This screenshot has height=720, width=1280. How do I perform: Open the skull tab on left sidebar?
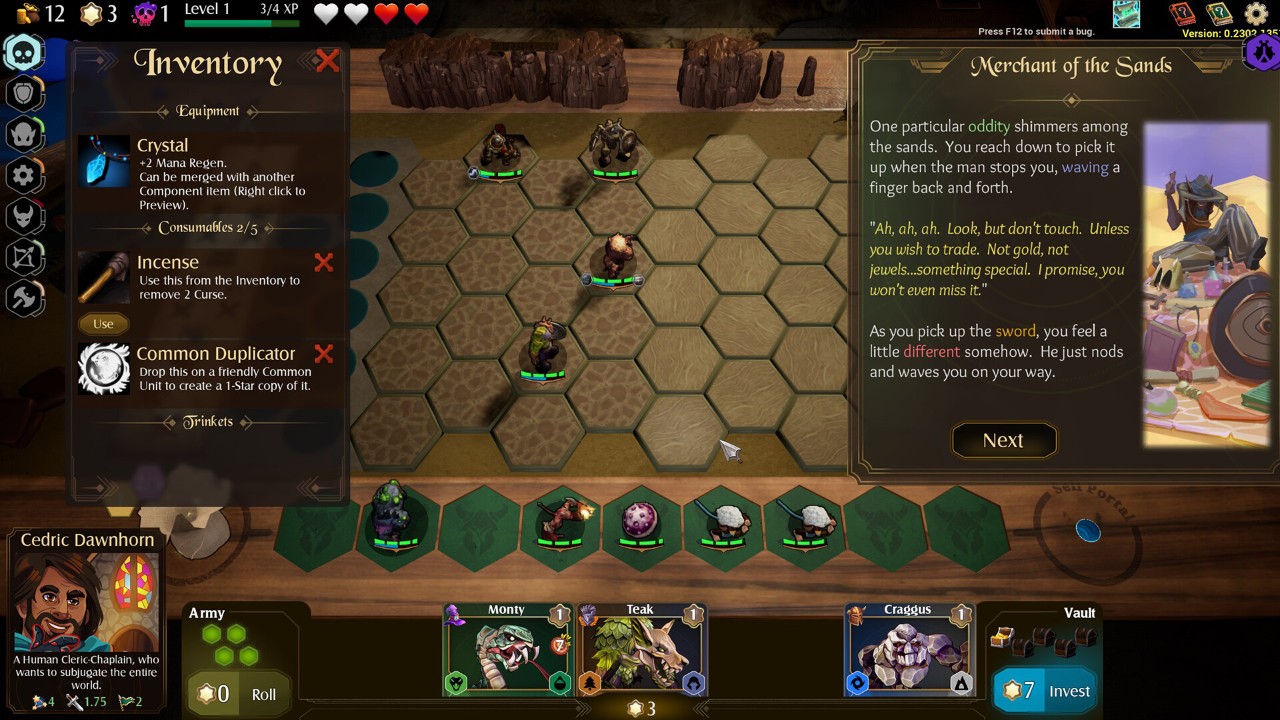pos(24,52)
